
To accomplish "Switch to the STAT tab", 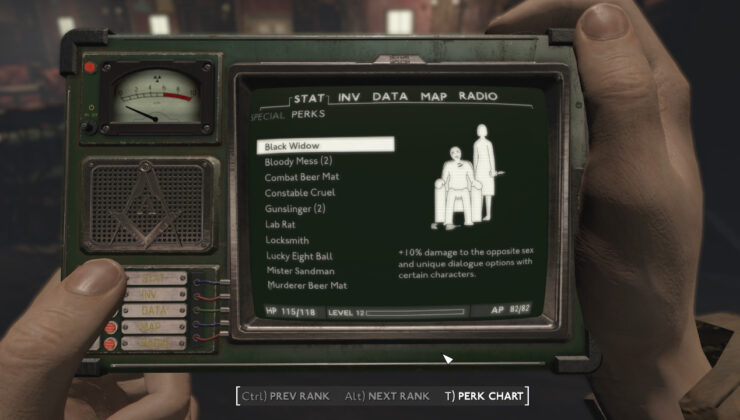I will coord(308,98).
